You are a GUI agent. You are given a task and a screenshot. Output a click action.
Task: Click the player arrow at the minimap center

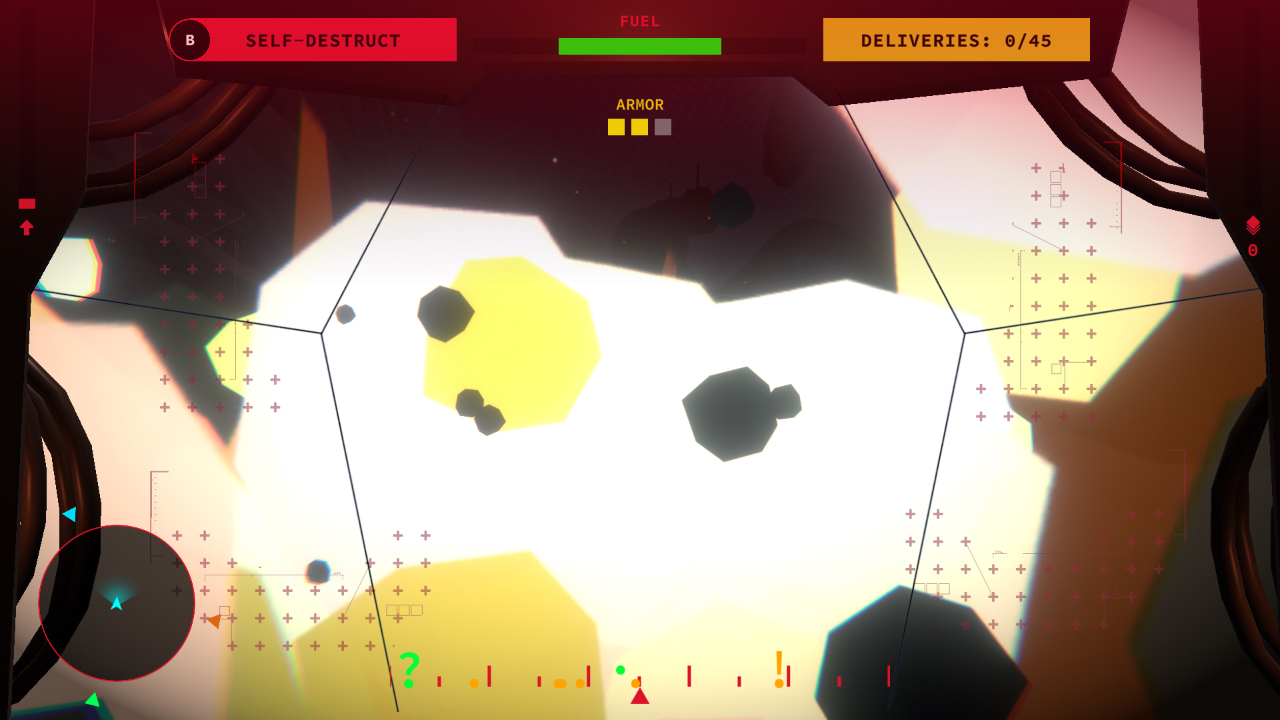116,603
